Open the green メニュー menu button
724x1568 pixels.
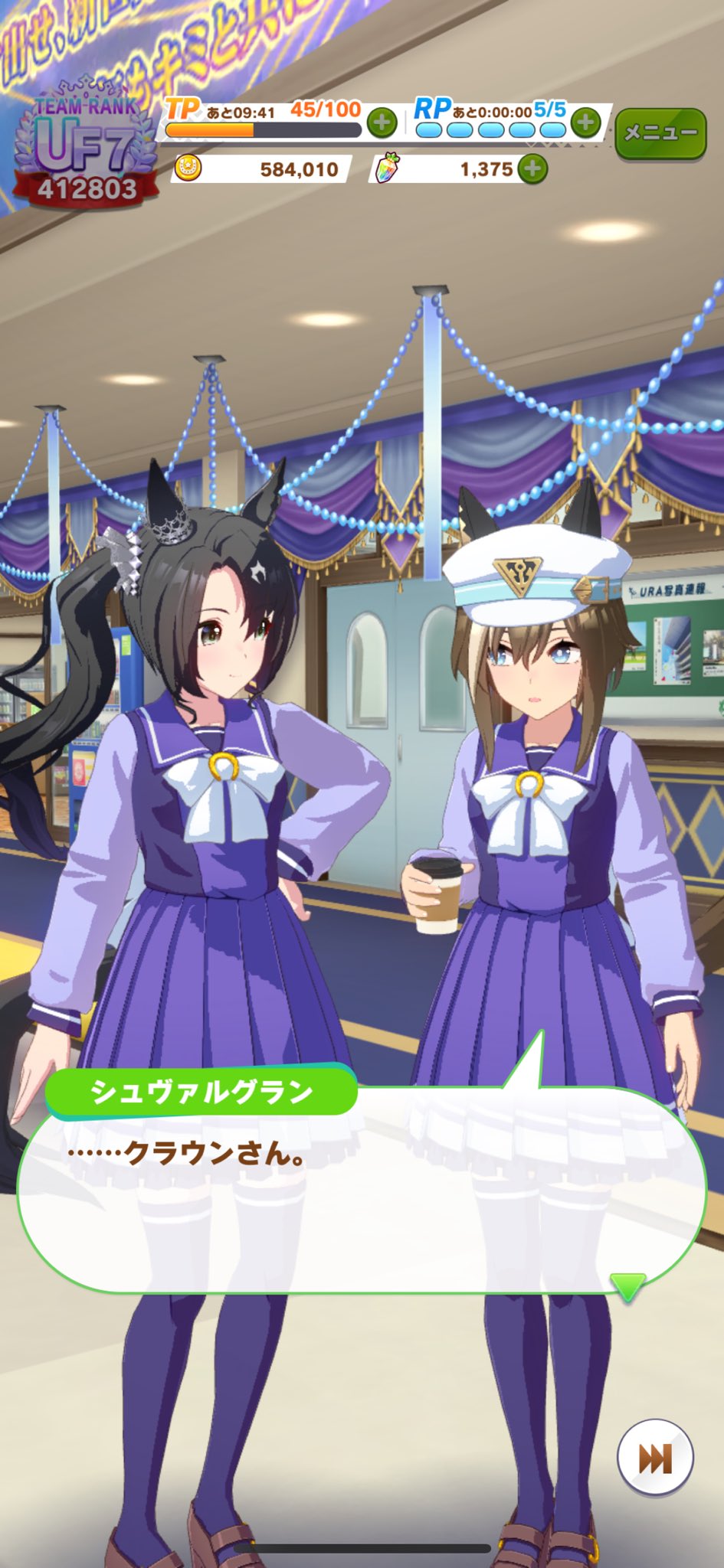pyautogui.click(x=660, y=133)
